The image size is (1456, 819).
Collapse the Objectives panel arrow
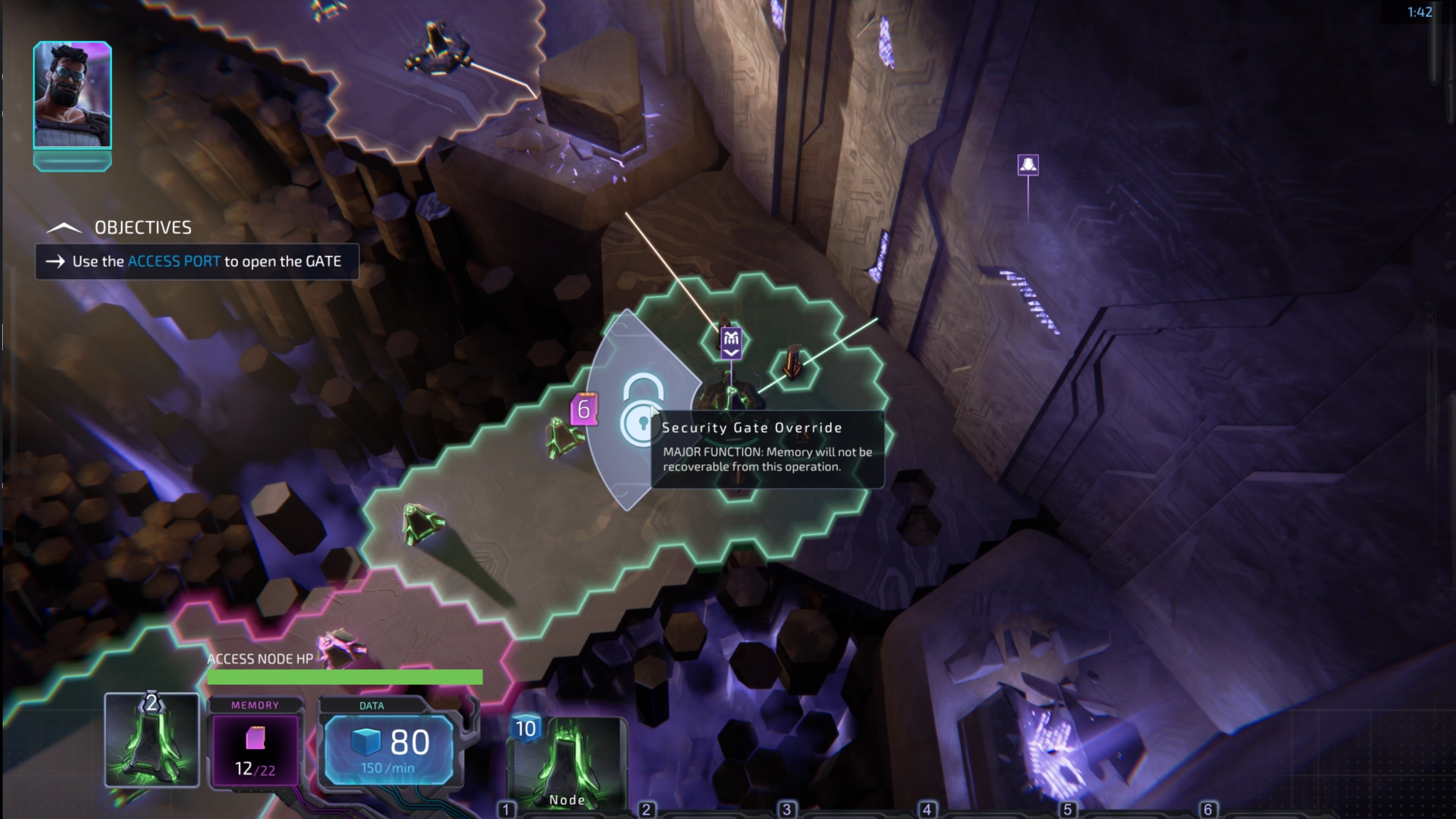point(64,228)
